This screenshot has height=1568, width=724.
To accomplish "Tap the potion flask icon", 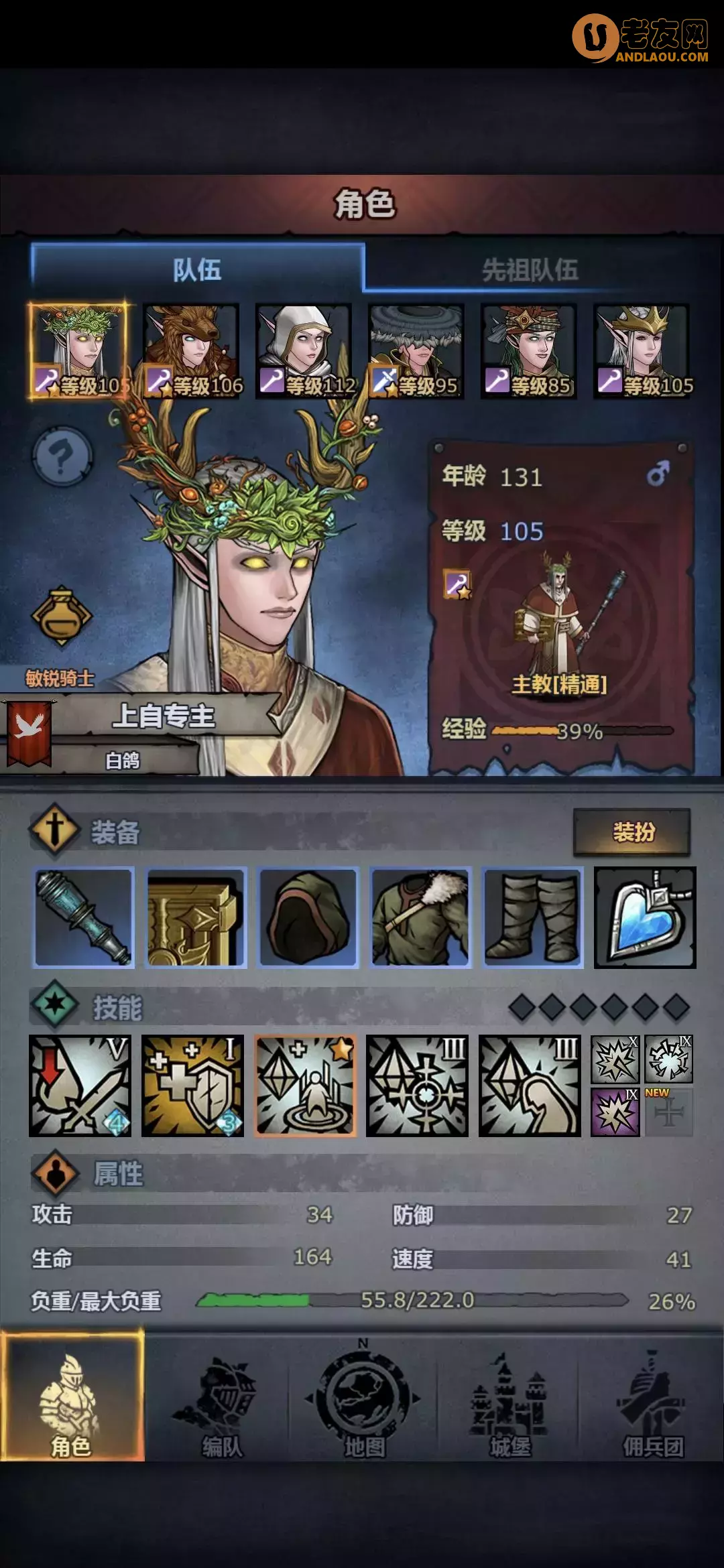I will (61, 616).
